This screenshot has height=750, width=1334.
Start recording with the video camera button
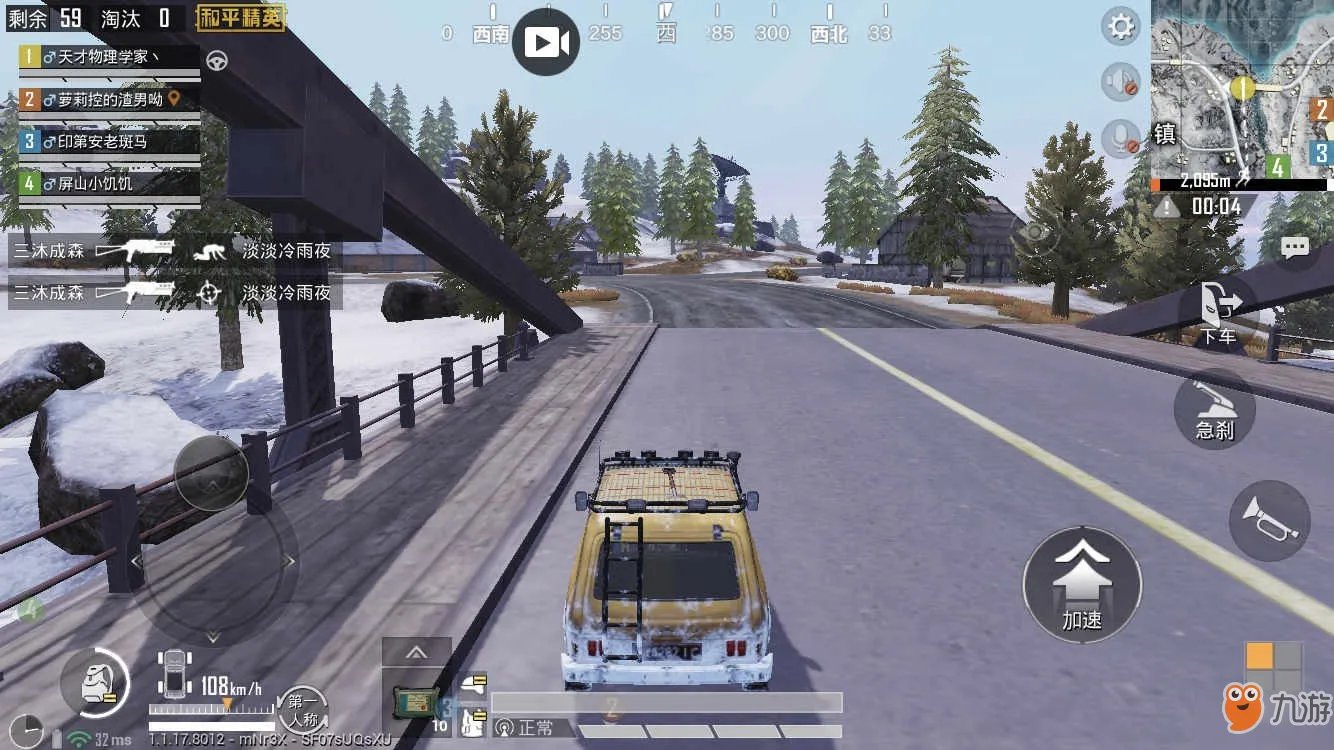(x=546, y=42)
